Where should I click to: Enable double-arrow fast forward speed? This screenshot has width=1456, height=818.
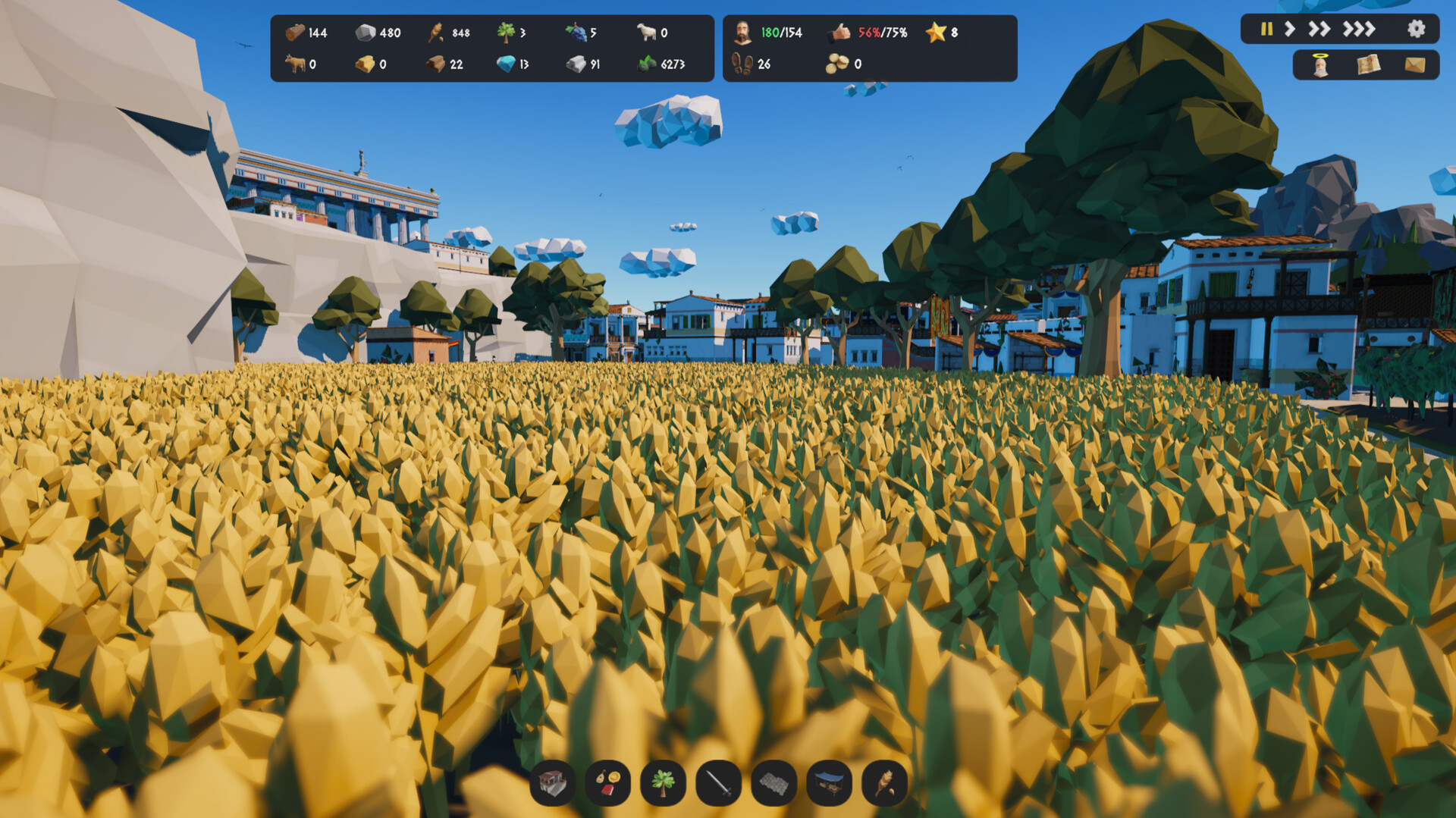point(1319,30)
